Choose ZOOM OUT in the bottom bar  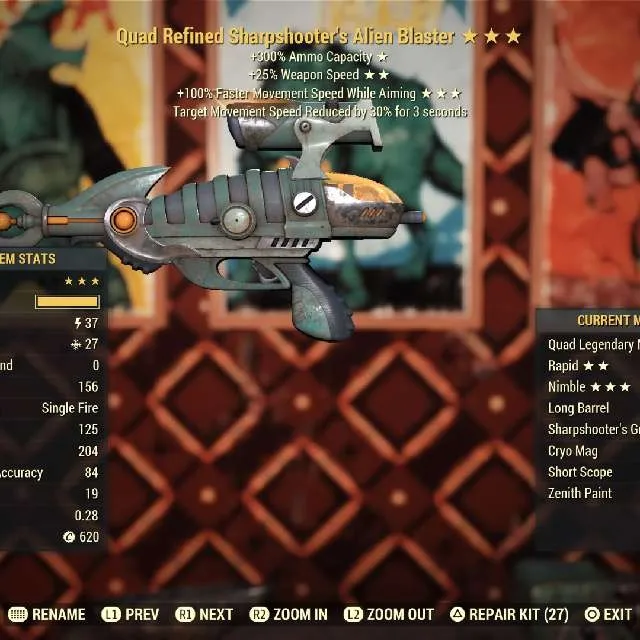pos(388,614)
